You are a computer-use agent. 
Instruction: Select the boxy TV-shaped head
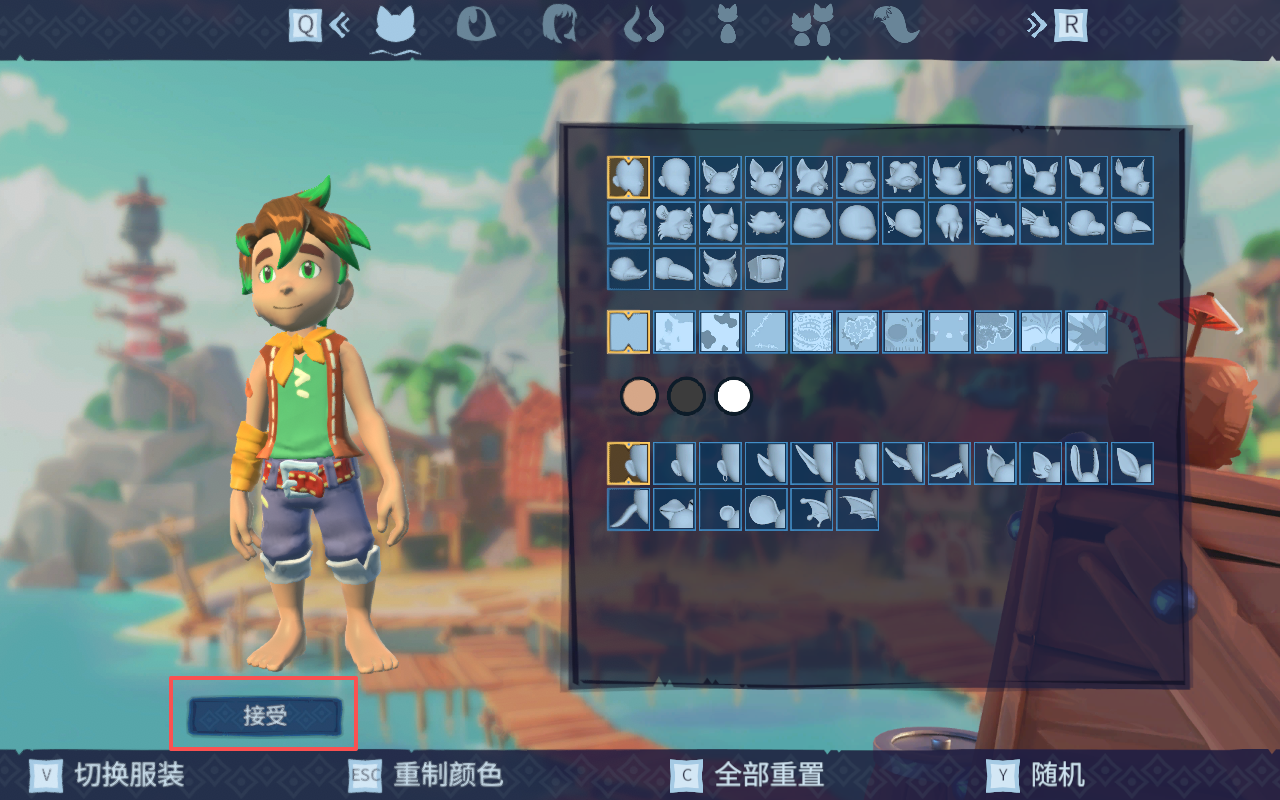coord(766,269)
